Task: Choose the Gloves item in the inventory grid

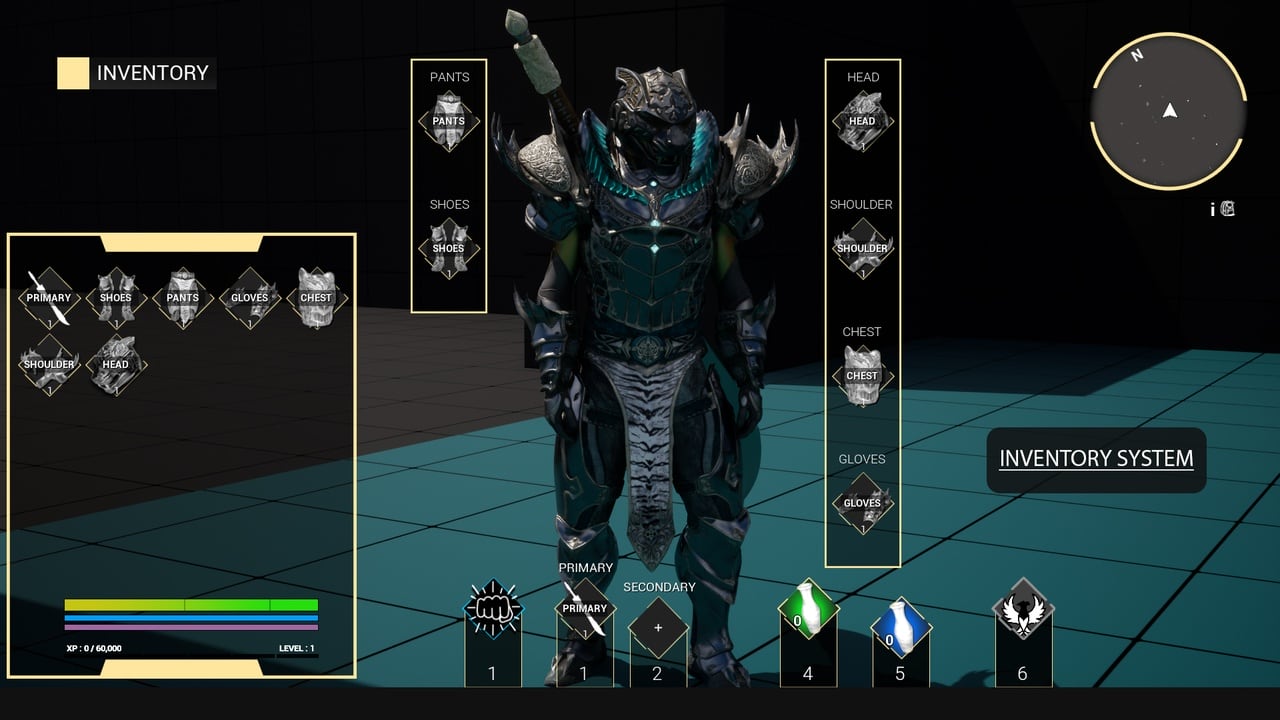Action: click(249, 297)
